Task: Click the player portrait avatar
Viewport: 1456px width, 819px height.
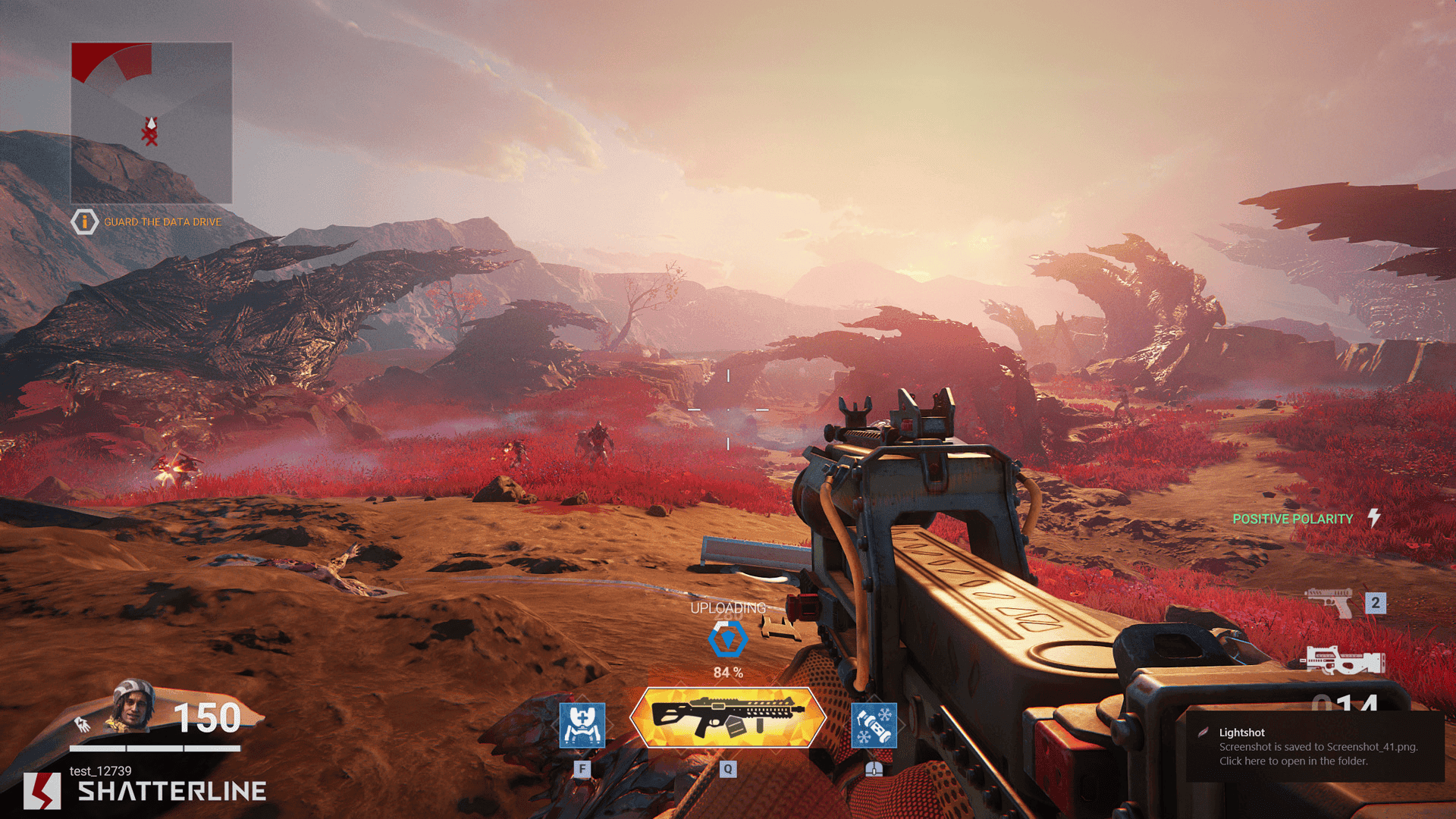Action: [133, 705]
